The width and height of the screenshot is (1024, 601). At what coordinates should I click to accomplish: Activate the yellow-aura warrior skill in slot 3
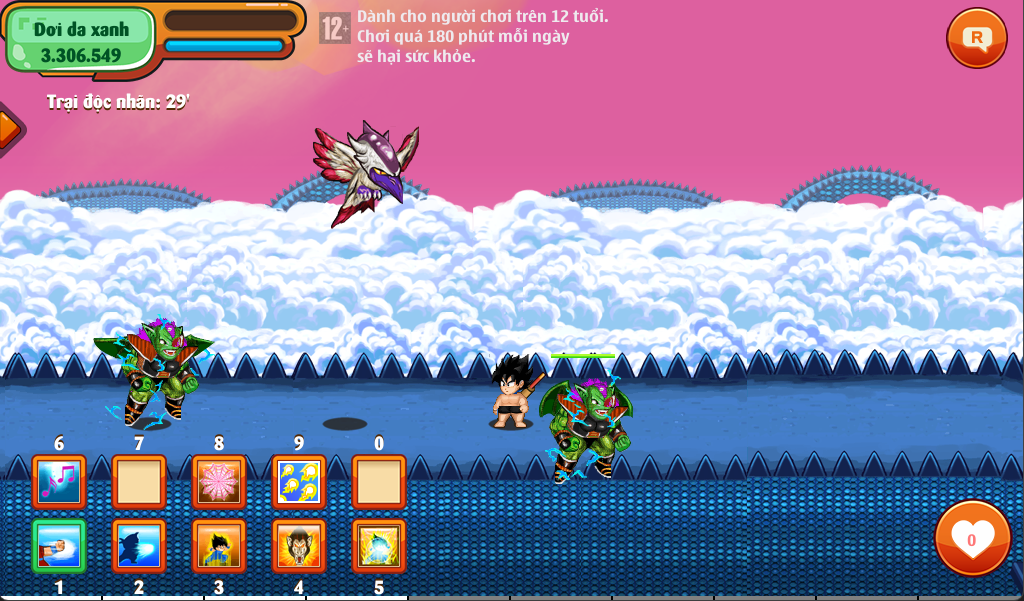tap(219, 545)
